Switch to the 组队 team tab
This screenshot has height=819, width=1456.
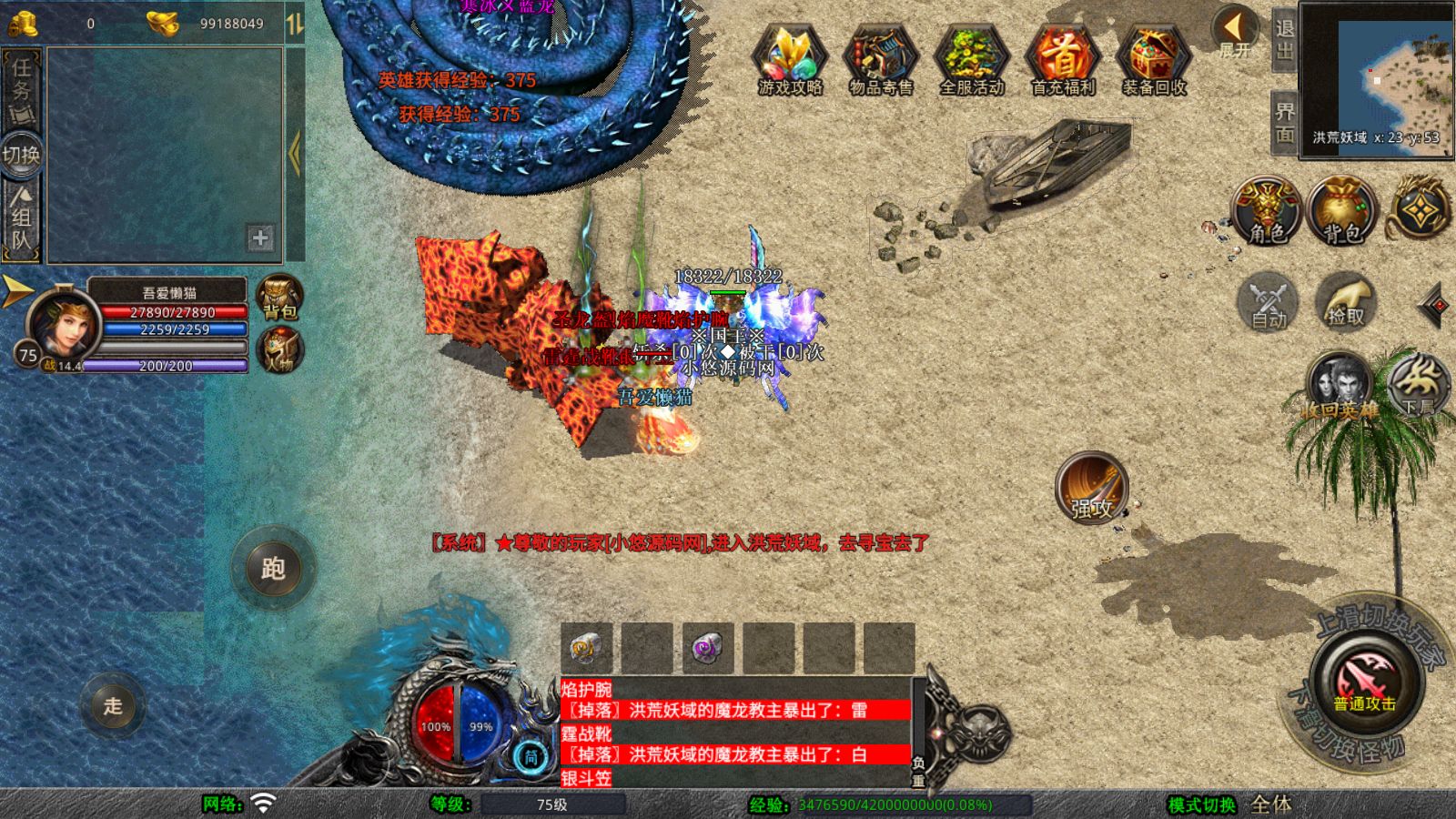[x=21, y=218]
